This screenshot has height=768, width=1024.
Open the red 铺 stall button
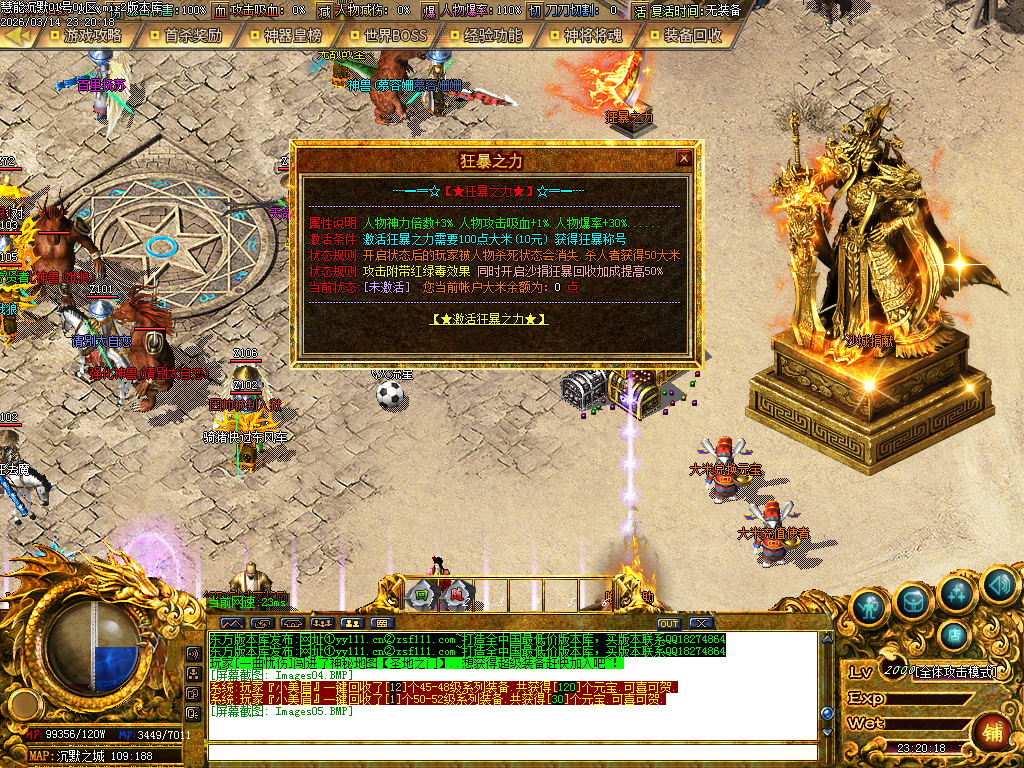993,730
